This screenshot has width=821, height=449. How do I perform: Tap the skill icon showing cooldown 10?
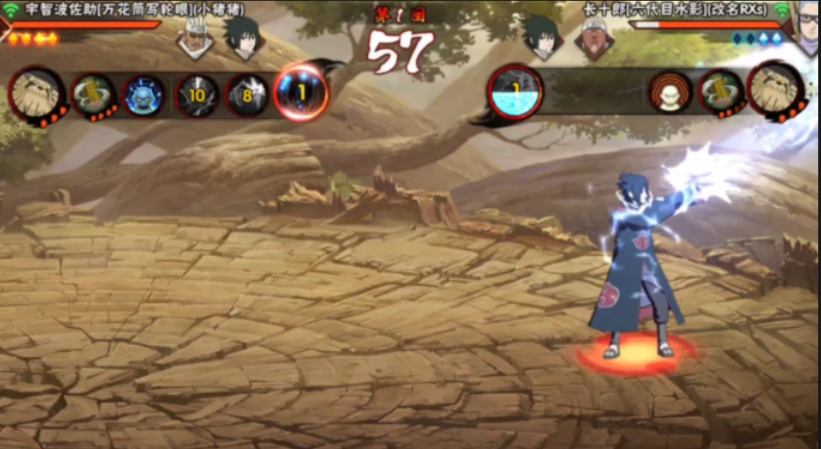click(196, 95)
